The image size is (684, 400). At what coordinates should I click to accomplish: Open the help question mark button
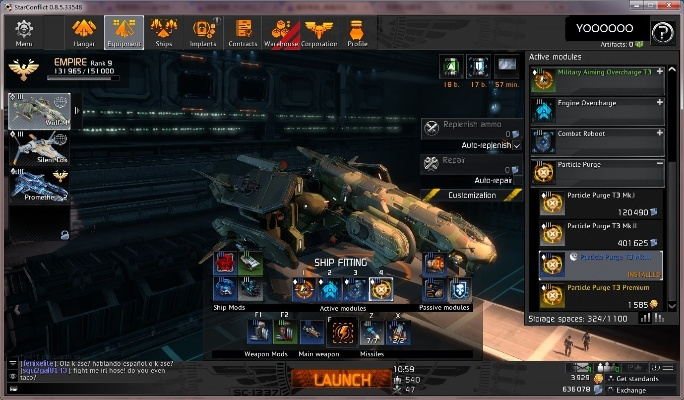661,33
